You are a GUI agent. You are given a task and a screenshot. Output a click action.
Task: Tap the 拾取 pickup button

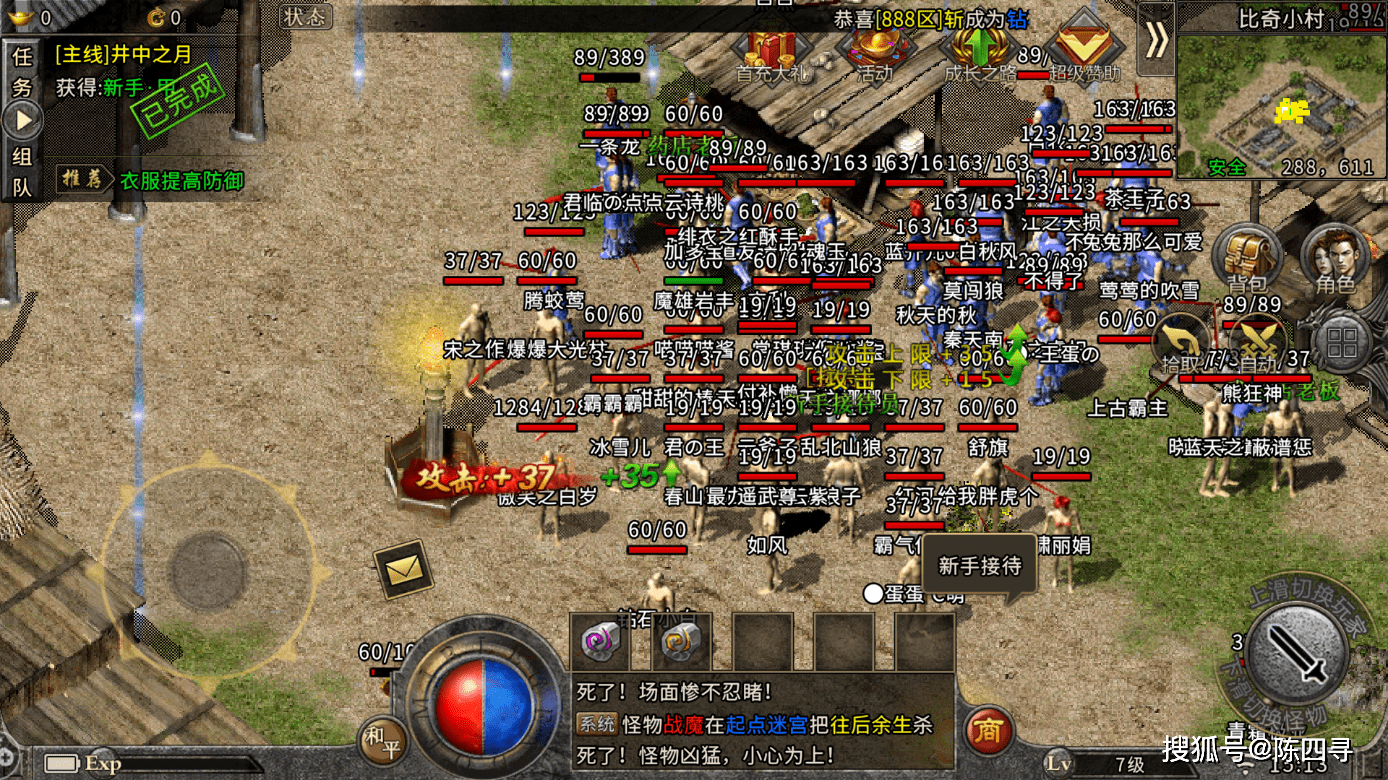pos(1181,346)
